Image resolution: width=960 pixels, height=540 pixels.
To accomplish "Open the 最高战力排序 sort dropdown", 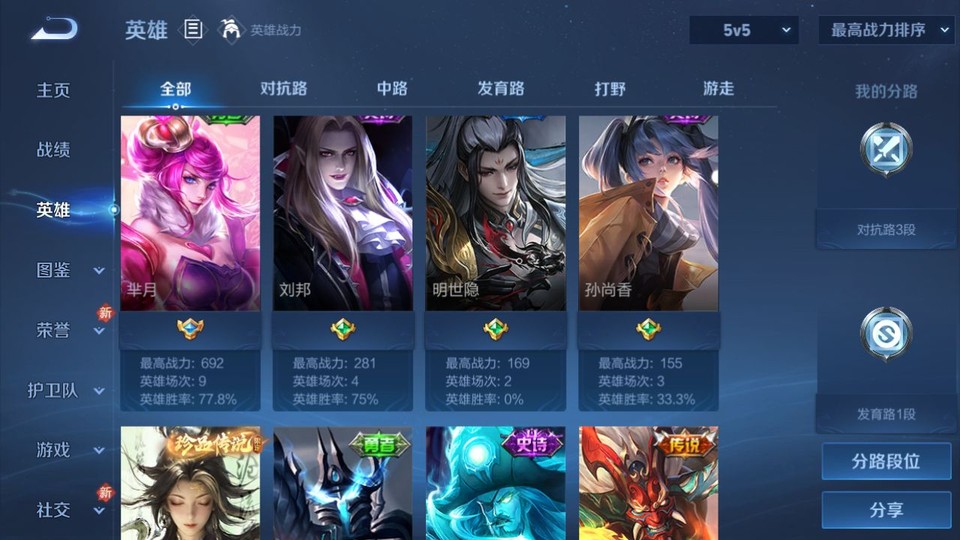I will tap(886, 31).
